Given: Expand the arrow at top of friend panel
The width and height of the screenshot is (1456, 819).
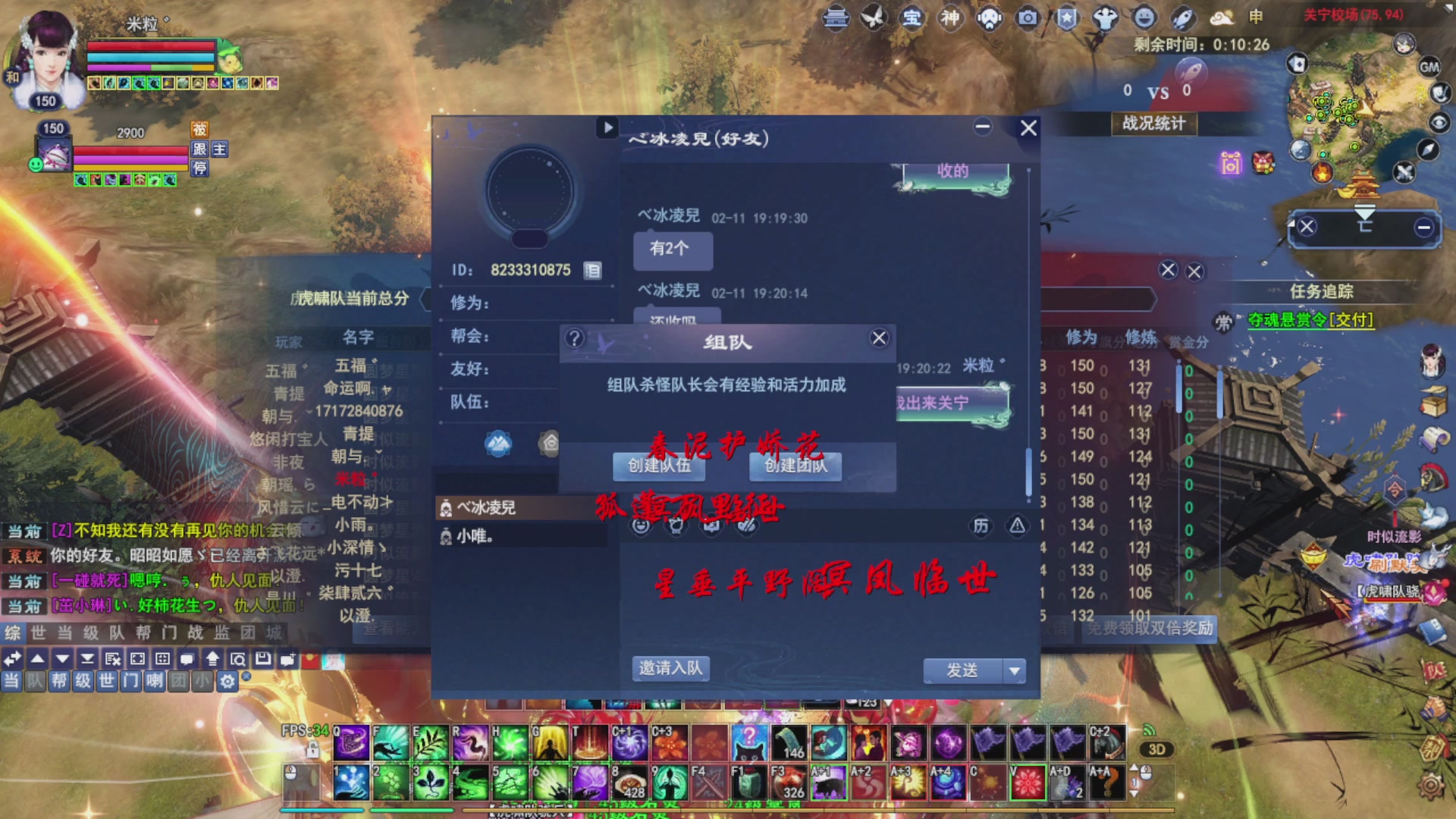Looking at the screenshot, I should [607, 128].
